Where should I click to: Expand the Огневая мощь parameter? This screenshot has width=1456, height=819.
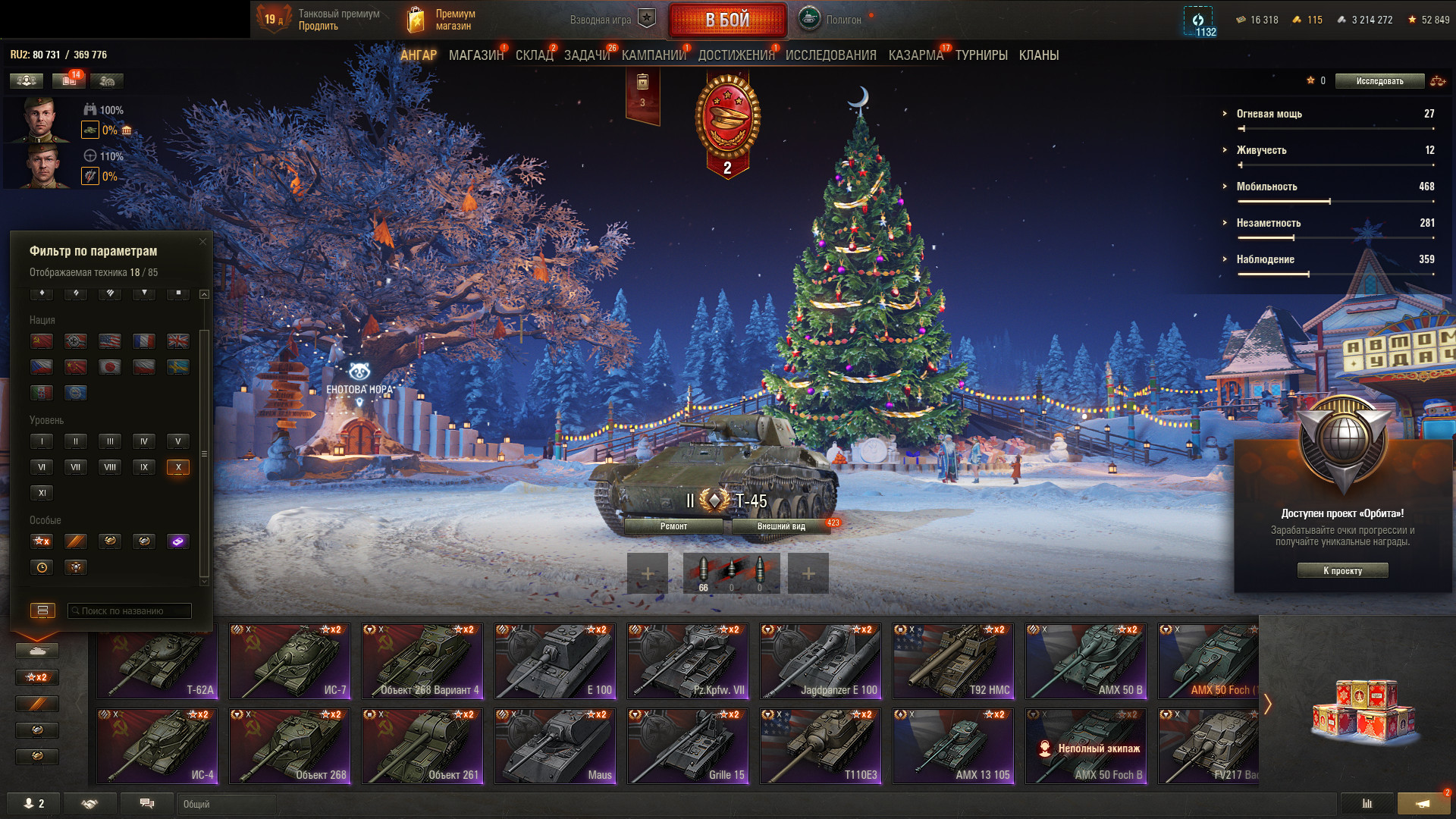1269,114
